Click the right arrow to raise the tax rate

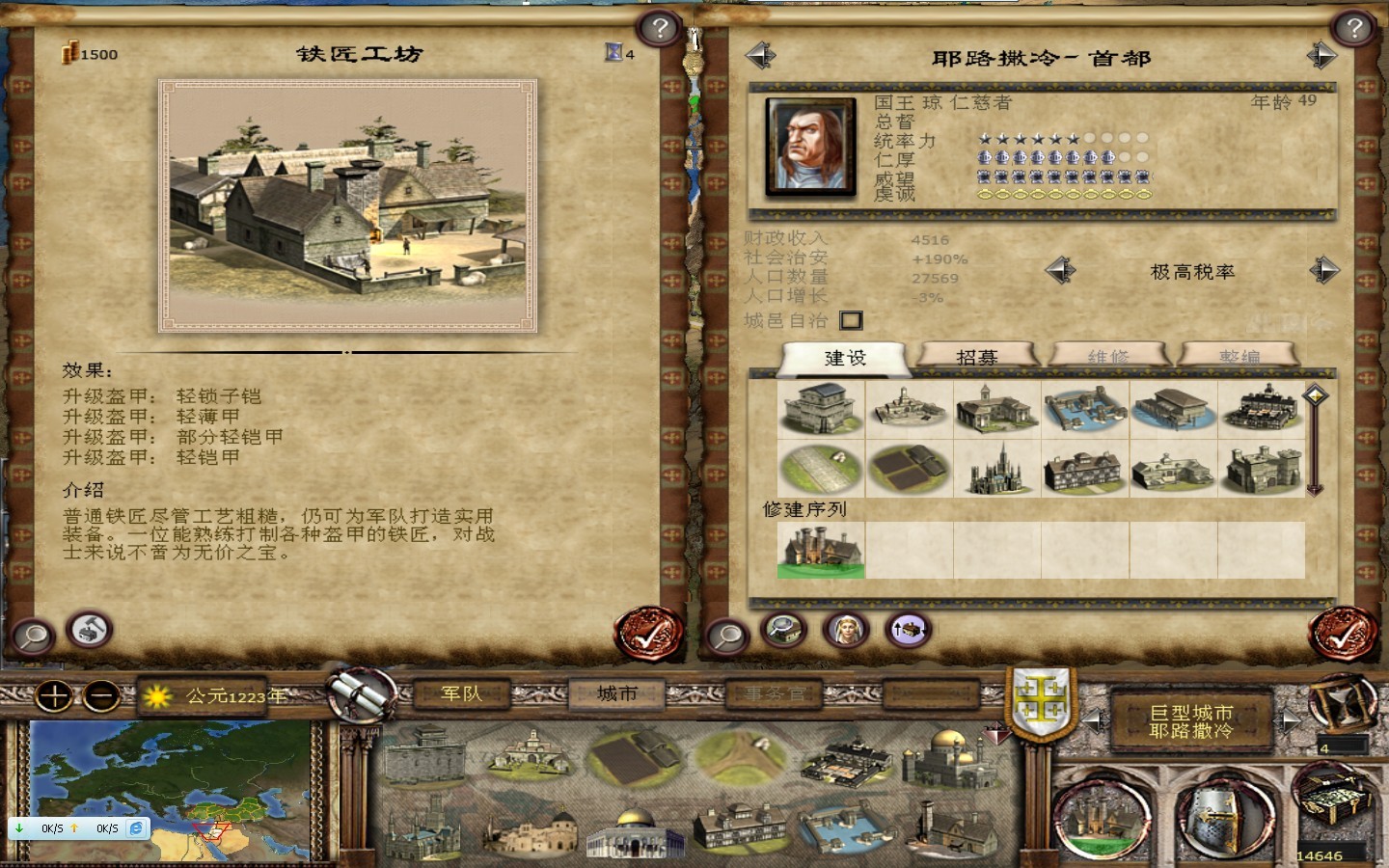pyautogui.click(x=1322, y=271)
